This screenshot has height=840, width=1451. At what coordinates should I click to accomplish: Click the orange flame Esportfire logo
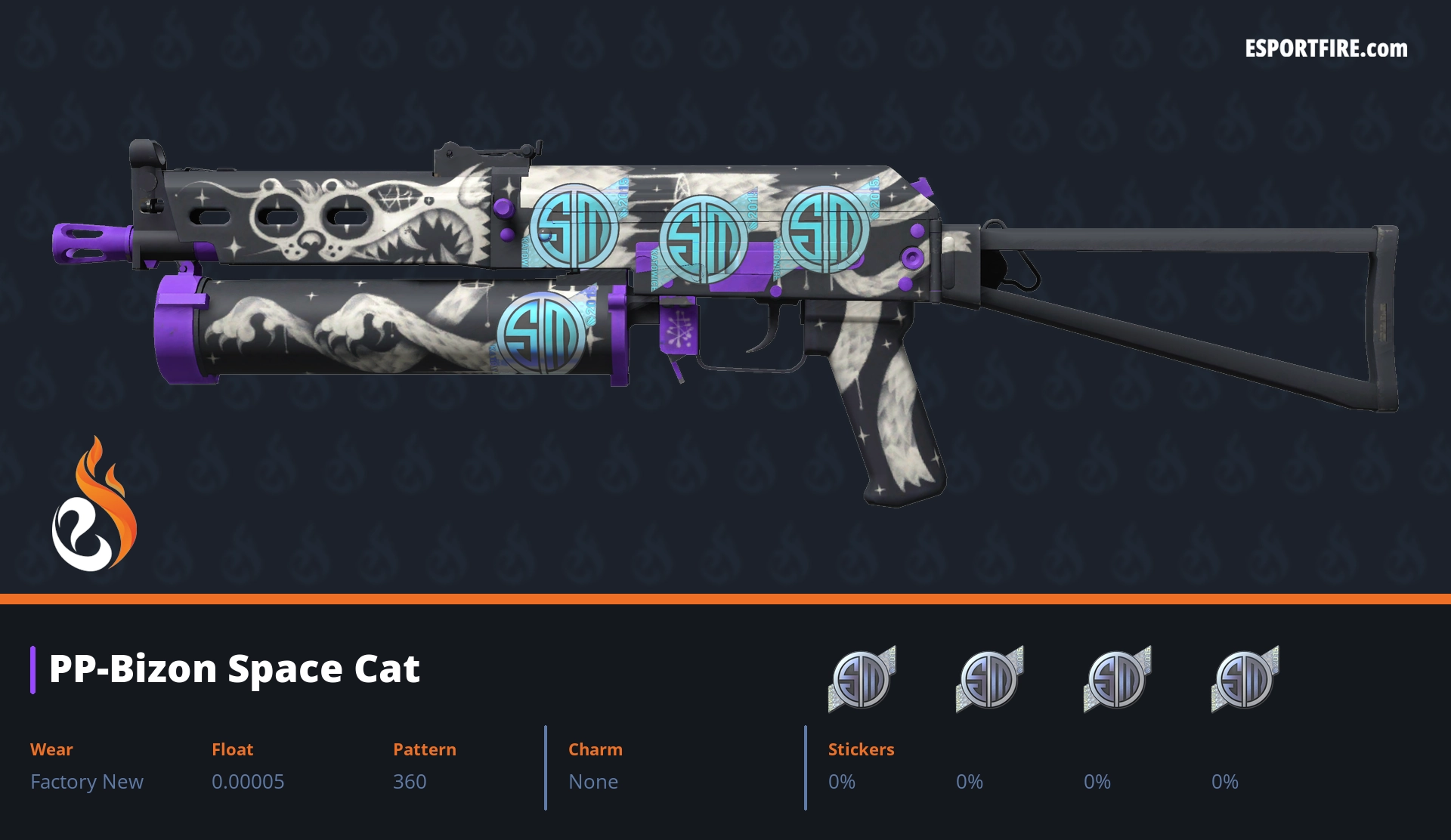point(94,505)
